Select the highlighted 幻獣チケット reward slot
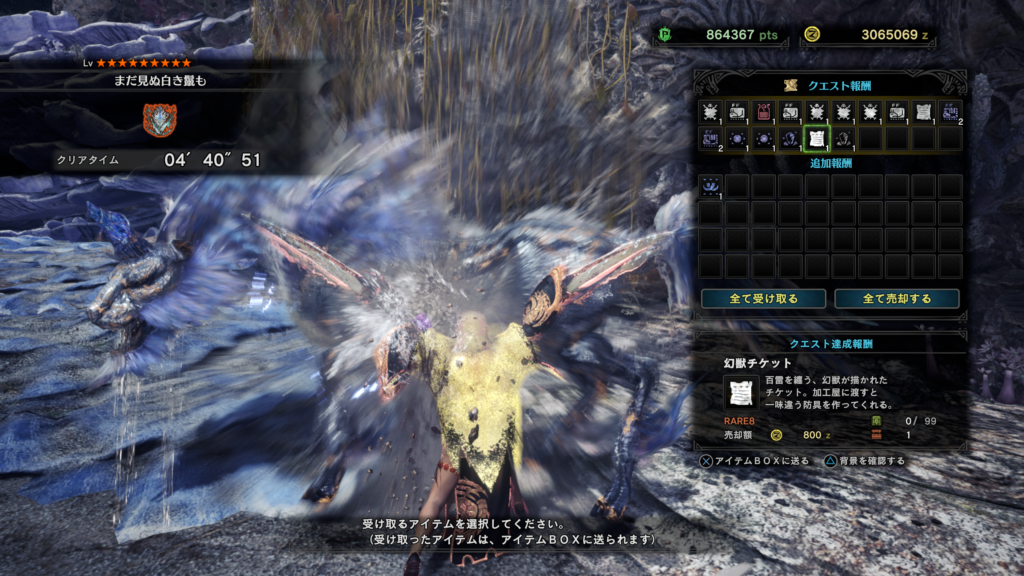The image size is (1024, 576). coord(817,138)
